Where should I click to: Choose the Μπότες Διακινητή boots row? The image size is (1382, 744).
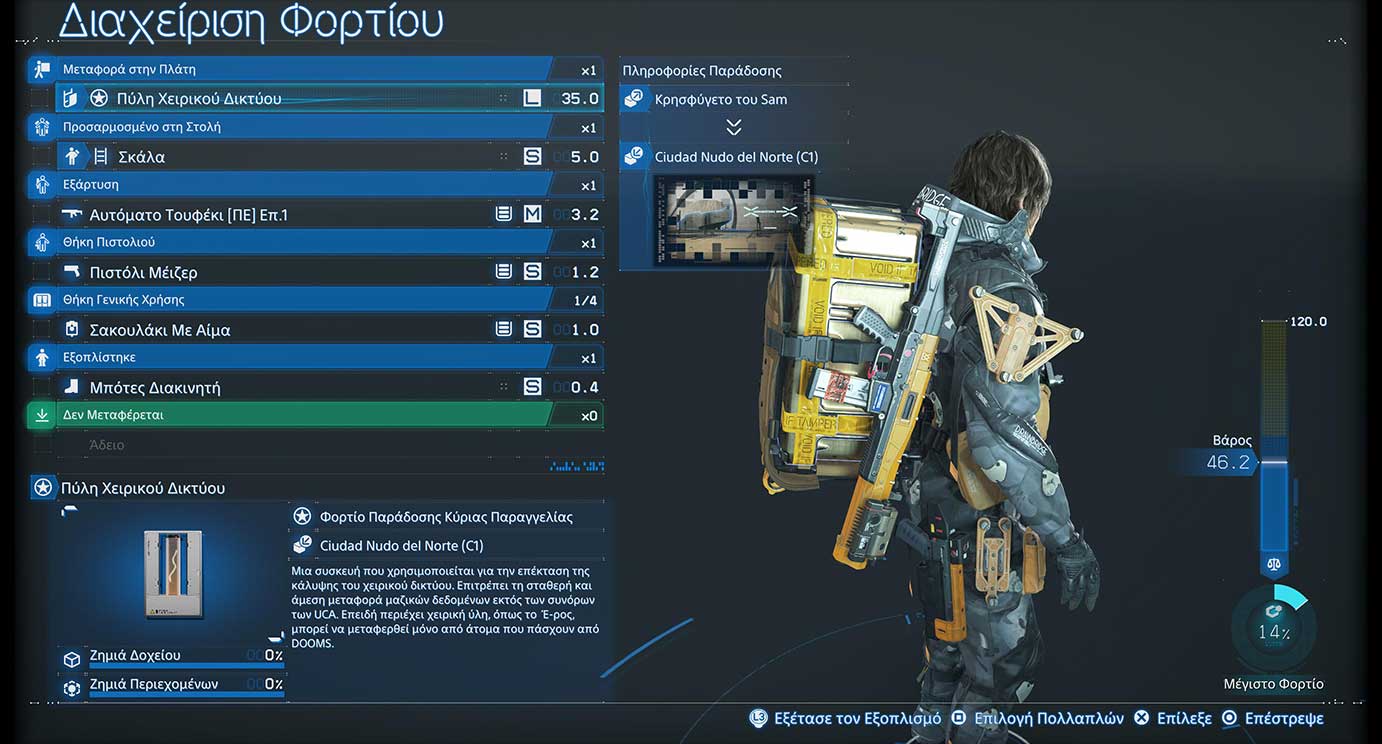click(x=300, y=387)
